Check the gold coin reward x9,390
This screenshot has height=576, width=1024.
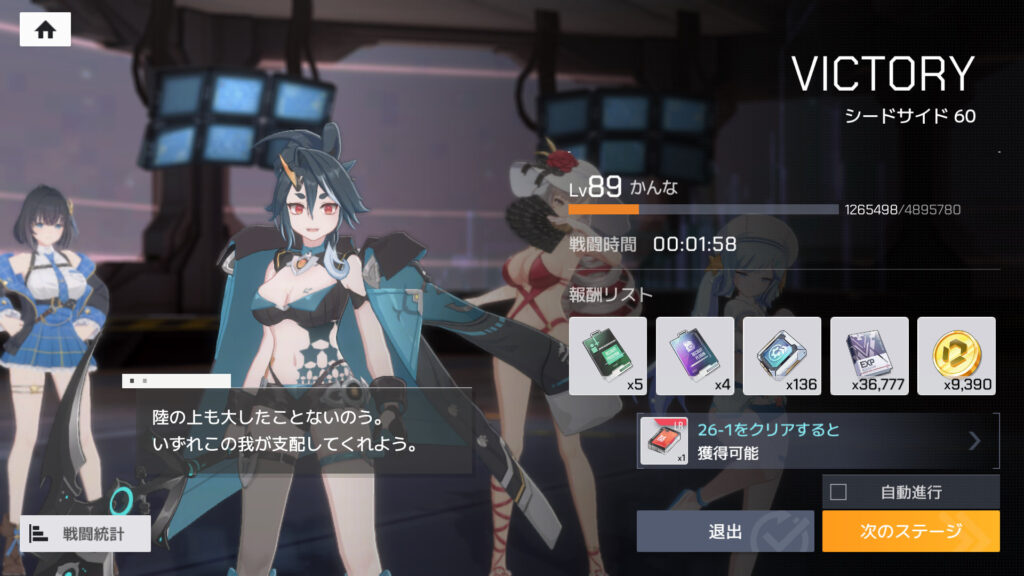click(956, 356)
